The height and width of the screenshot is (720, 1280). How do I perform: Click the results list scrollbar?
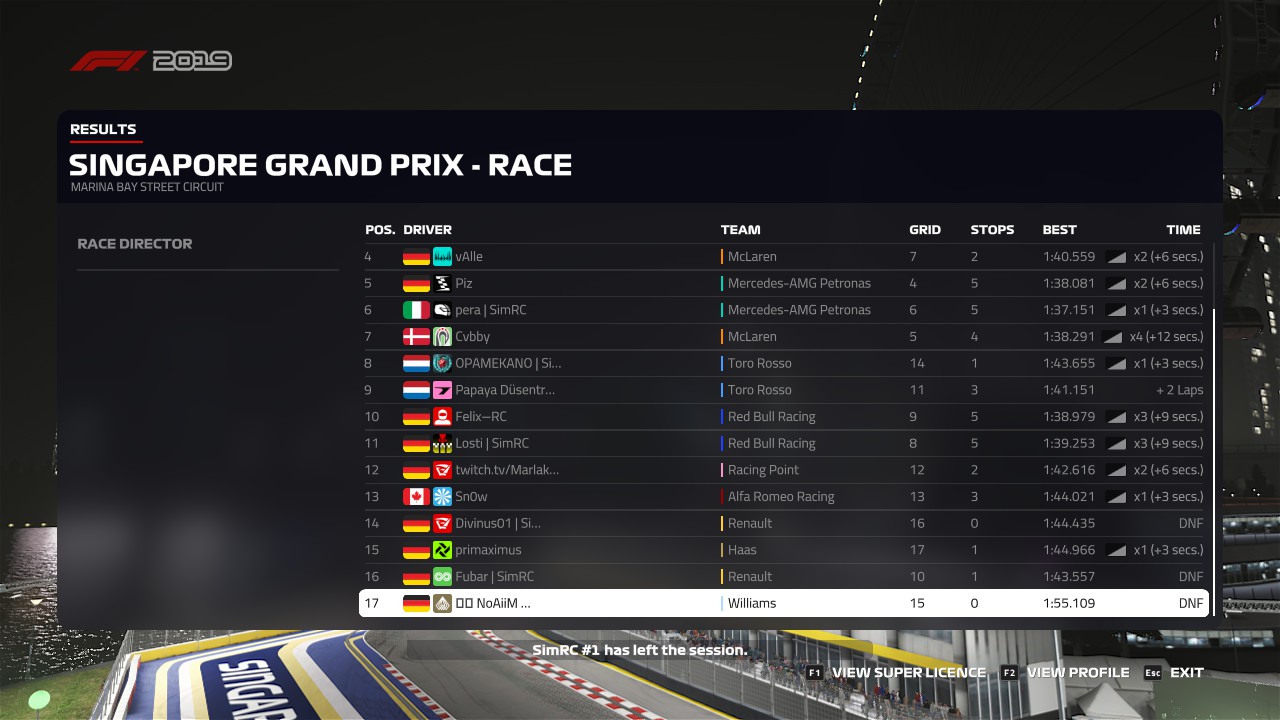point(1215,460)
